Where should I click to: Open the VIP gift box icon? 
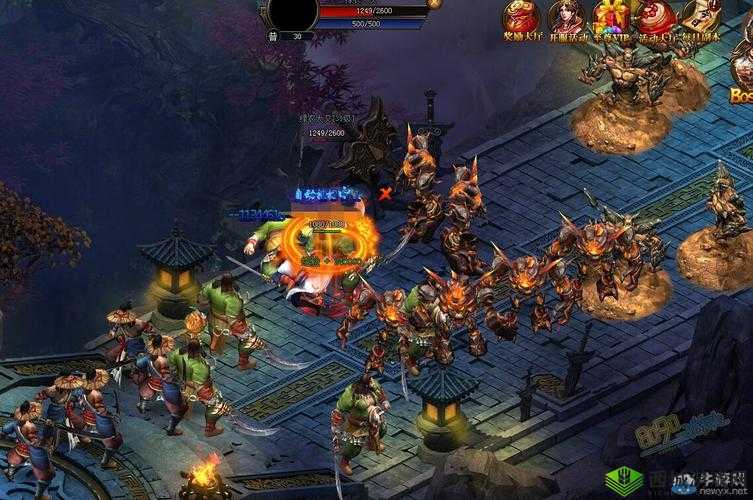613,17
